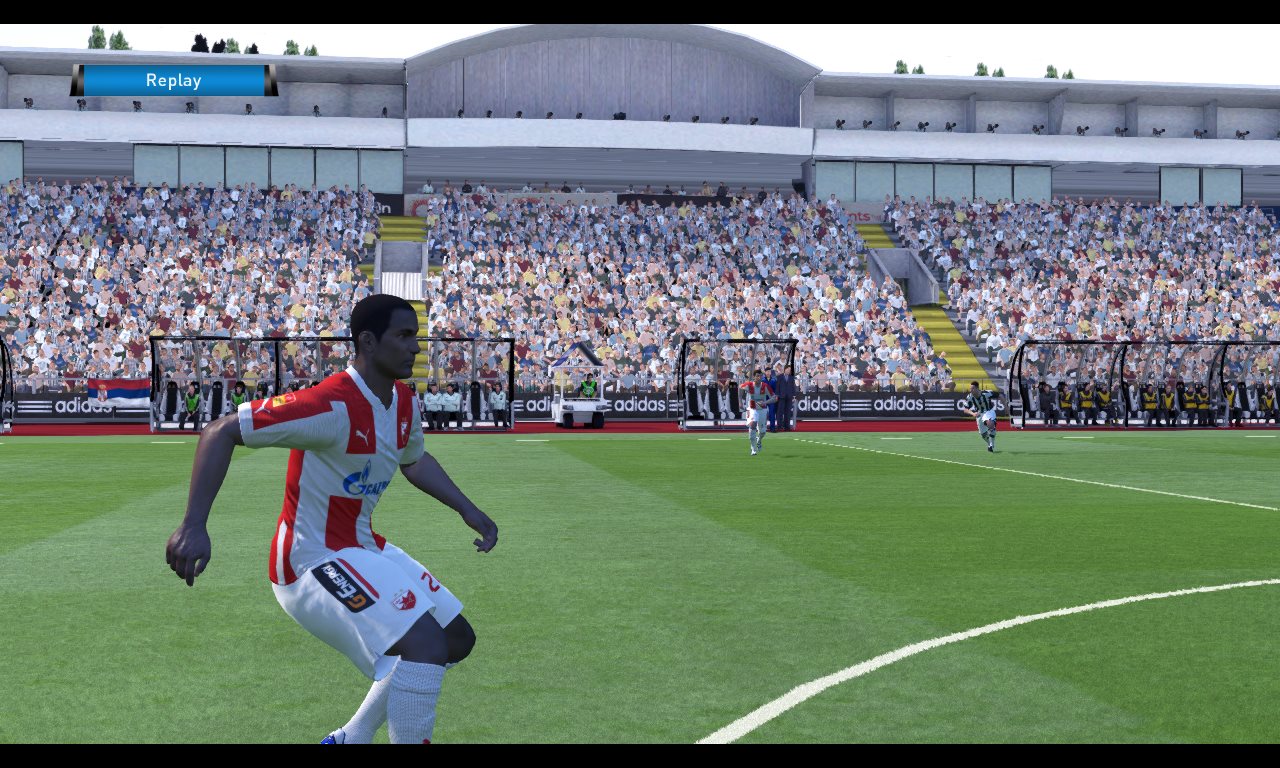Click the blue Replay banner
The width and height of the screenshot is (1280, 768).
(x=174, y=81)
